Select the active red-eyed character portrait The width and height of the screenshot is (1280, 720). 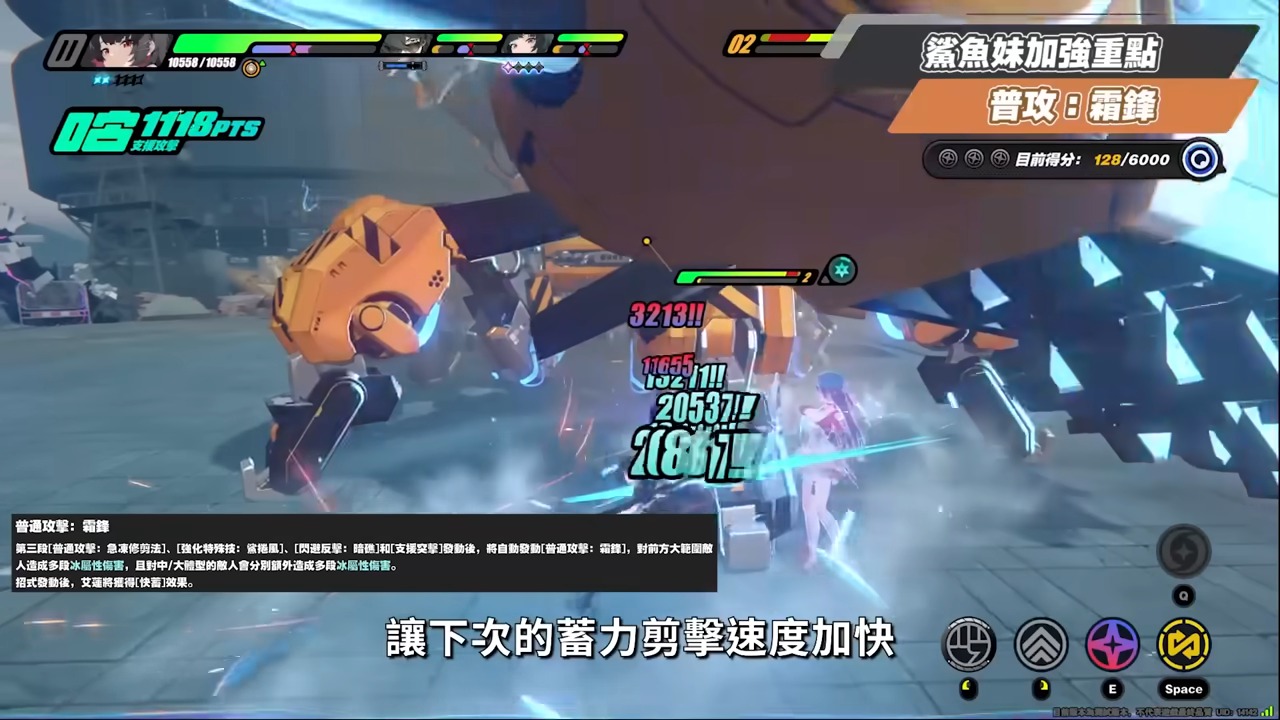click(x=124, y=49)
